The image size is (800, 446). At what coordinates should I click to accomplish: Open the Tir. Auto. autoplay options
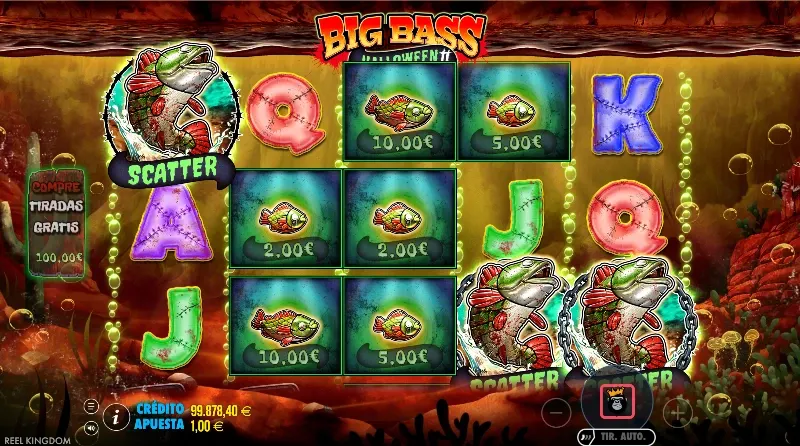(x=614, y=437)
